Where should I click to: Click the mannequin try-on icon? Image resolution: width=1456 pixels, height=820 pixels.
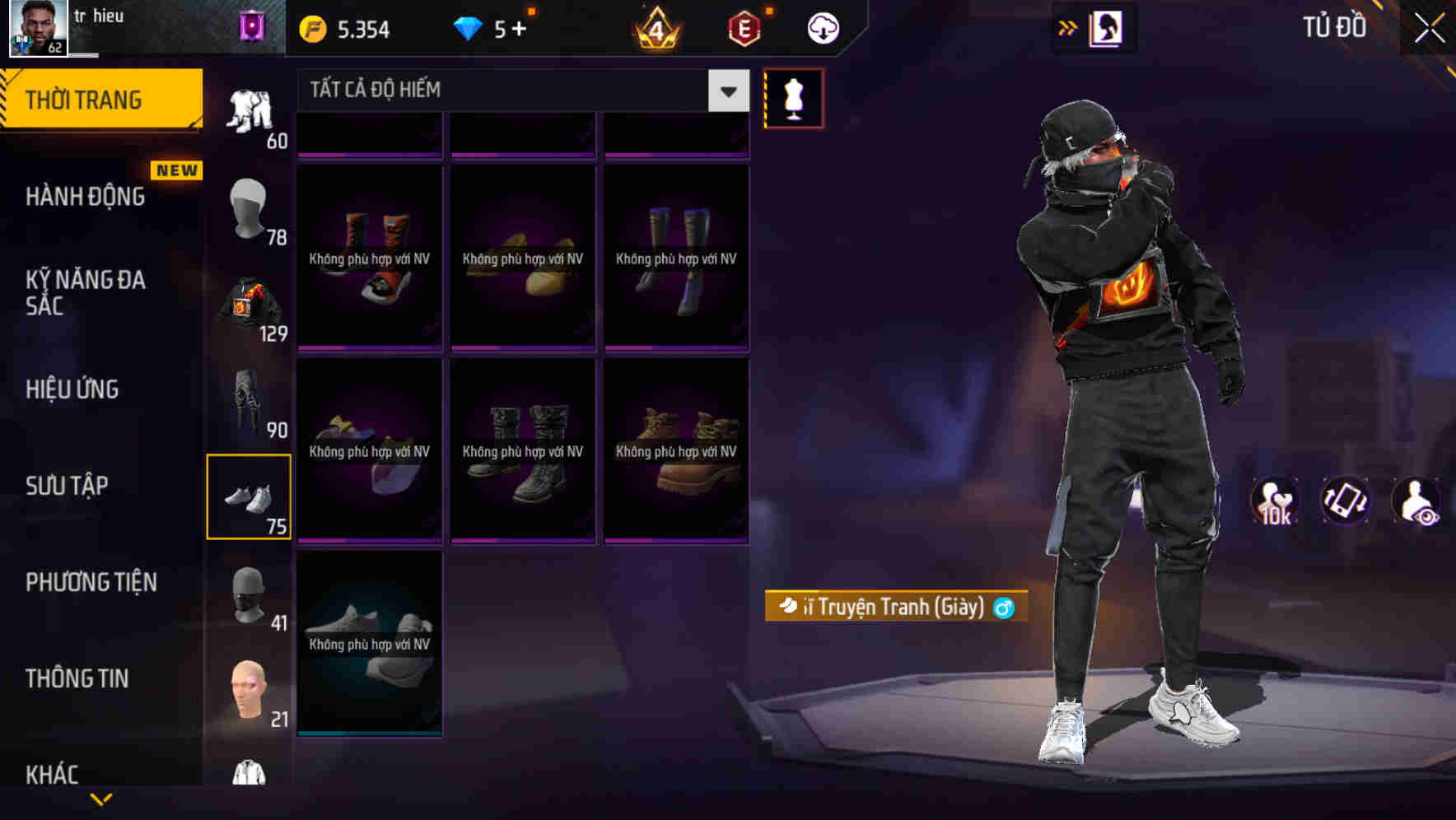(x=793, y=97)
